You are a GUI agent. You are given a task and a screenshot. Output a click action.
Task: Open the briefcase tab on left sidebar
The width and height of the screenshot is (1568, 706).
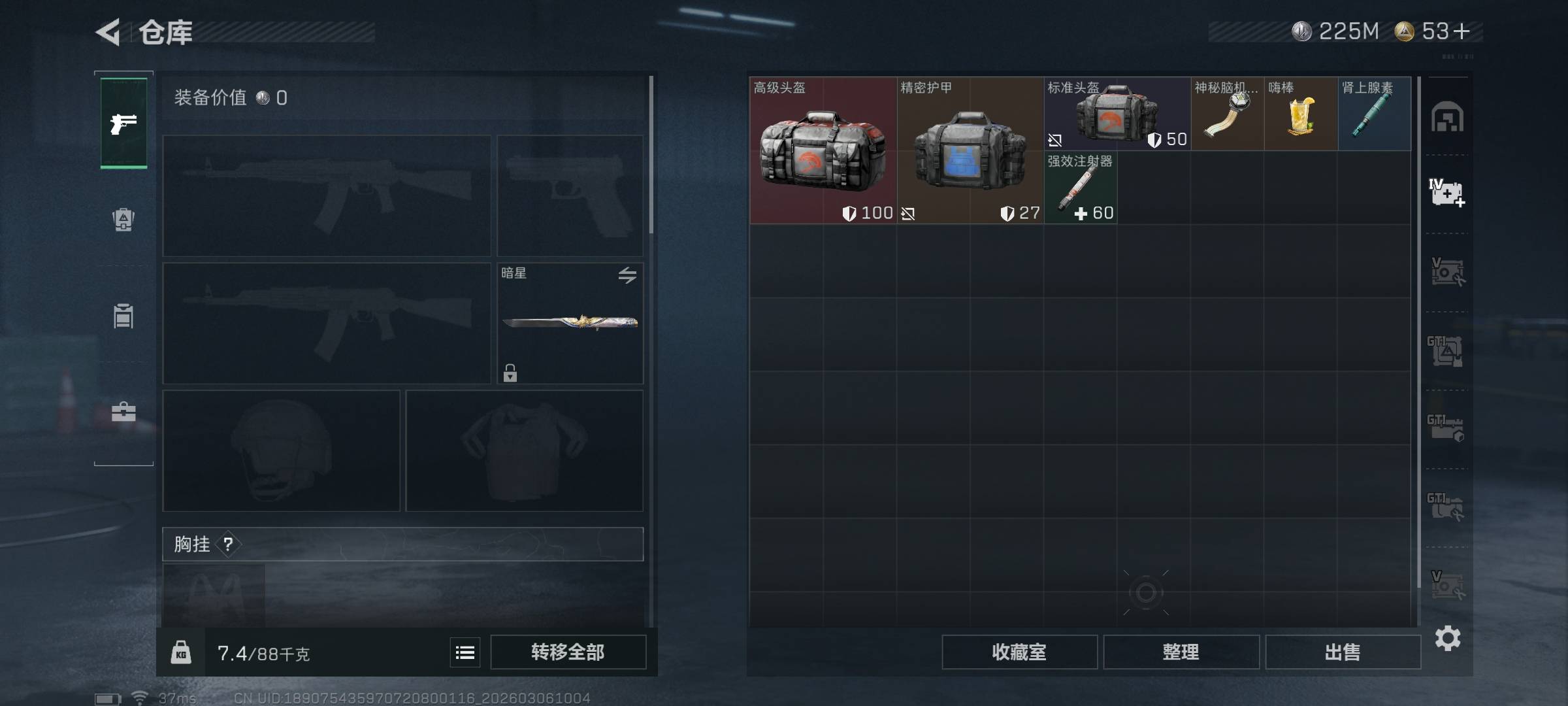123,412
